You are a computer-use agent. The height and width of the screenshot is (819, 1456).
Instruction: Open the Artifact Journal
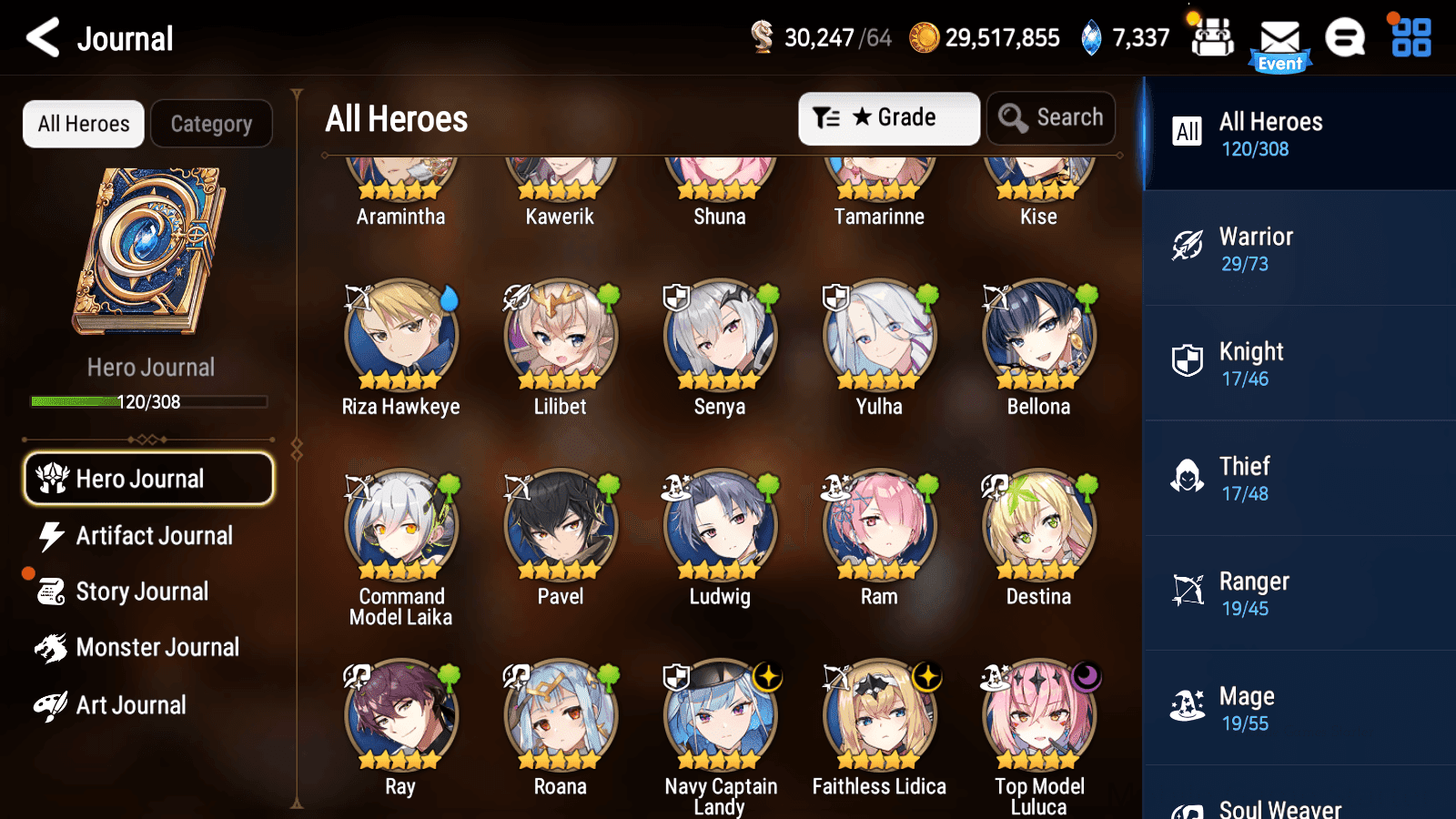[153, 536]
